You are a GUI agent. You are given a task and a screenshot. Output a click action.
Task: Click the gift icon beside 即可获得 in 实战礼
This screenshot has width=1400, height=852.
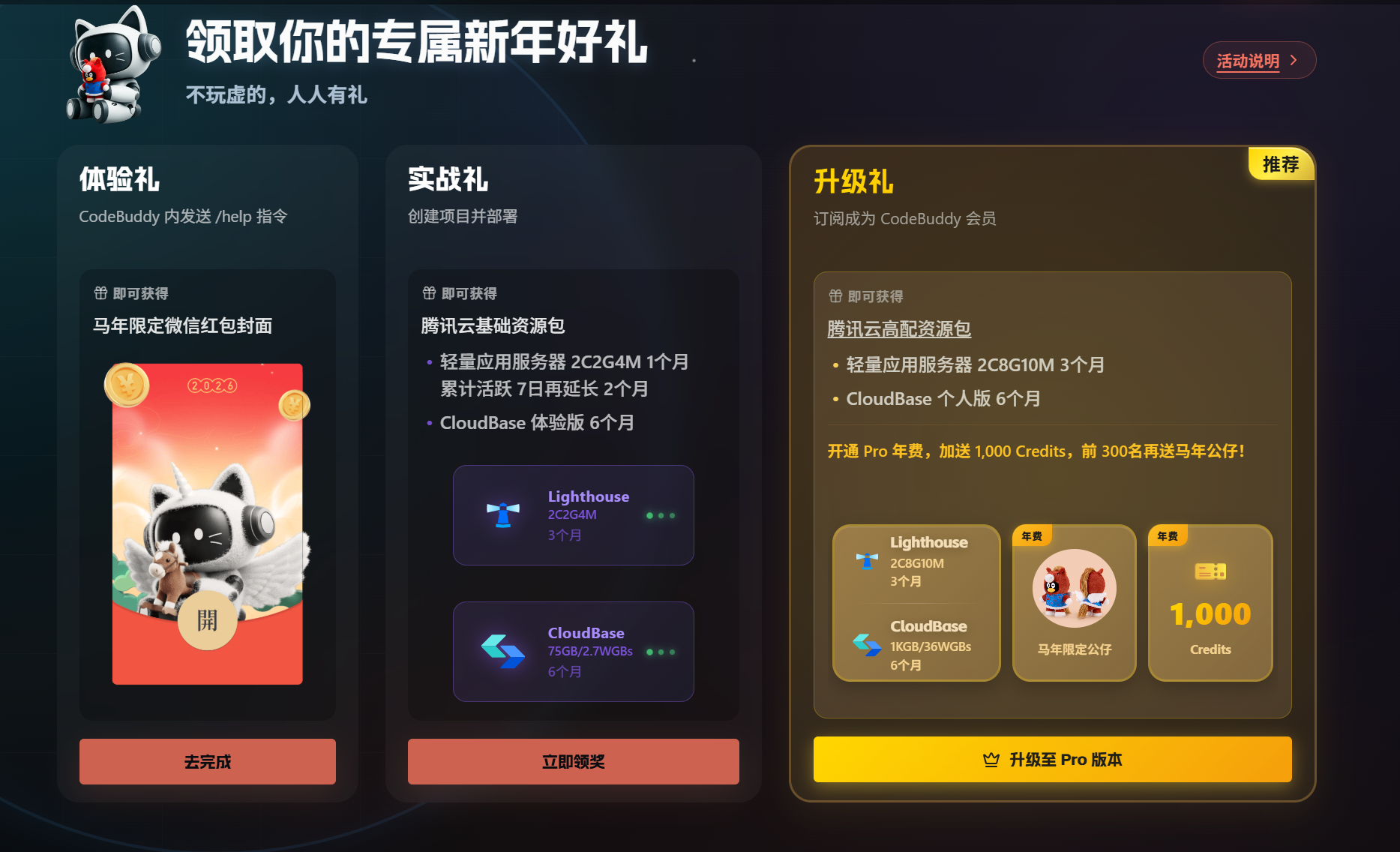pyautogui.click(x=427, y=293)
